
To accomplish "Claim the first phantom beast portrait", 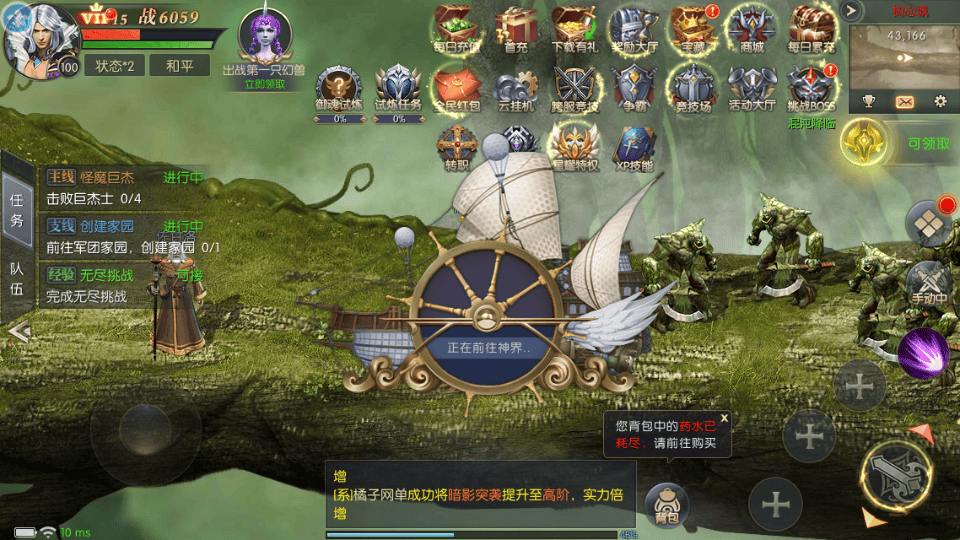I will [265, 38].
